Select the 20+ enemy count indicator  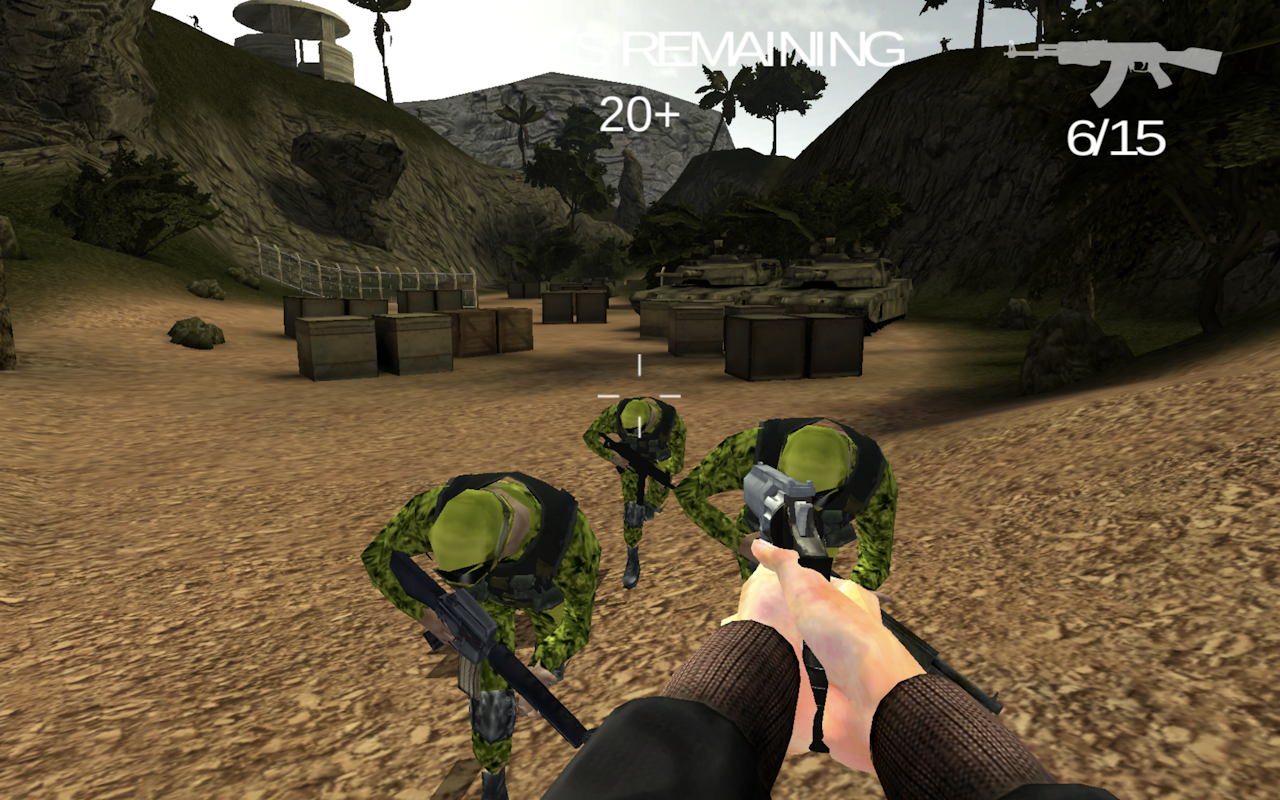638,113
